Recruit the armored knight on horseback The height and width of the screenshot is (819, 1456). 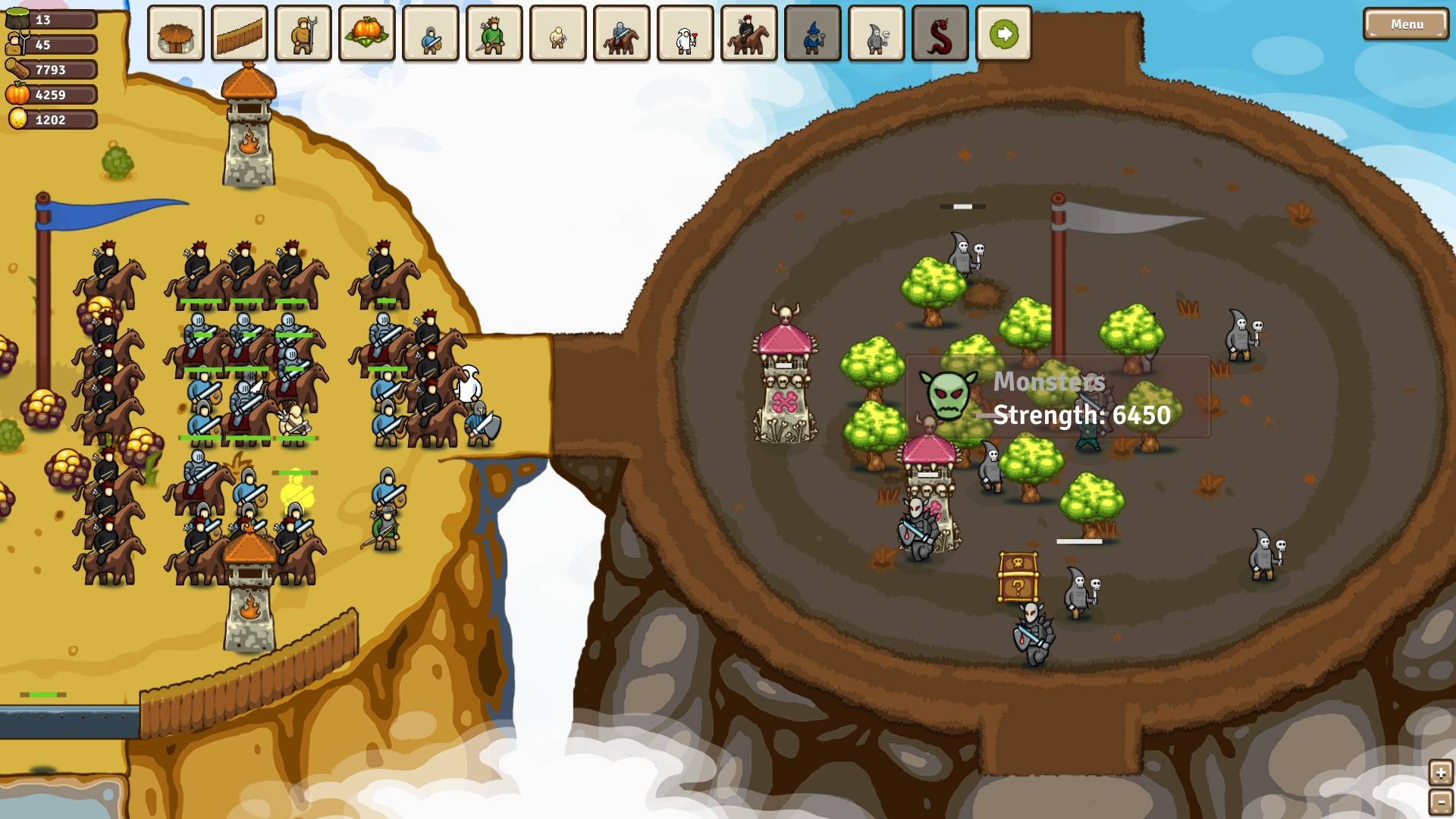(622, 34)
